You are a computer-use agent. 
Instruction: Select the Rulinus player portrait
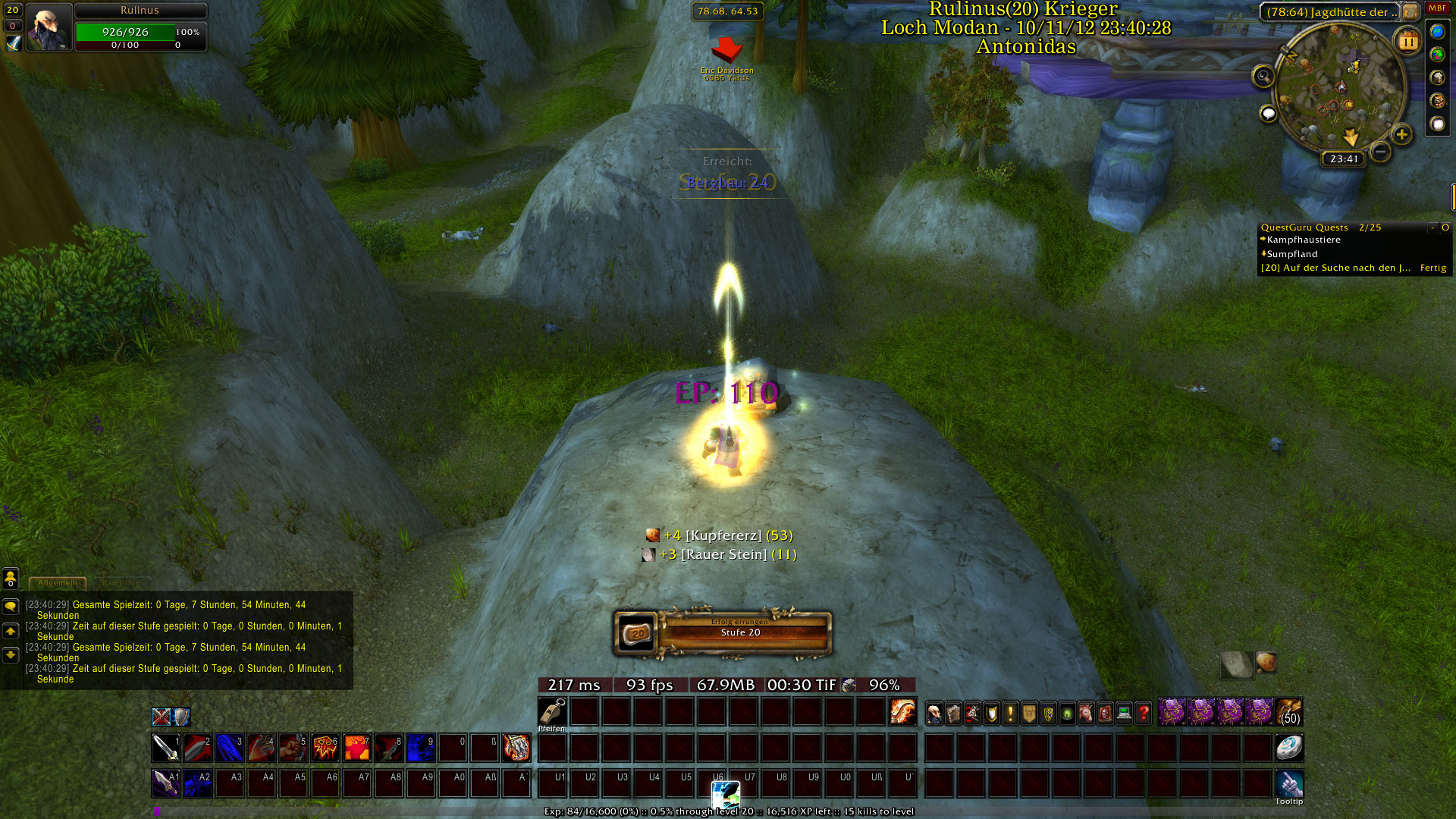(49, 27)
